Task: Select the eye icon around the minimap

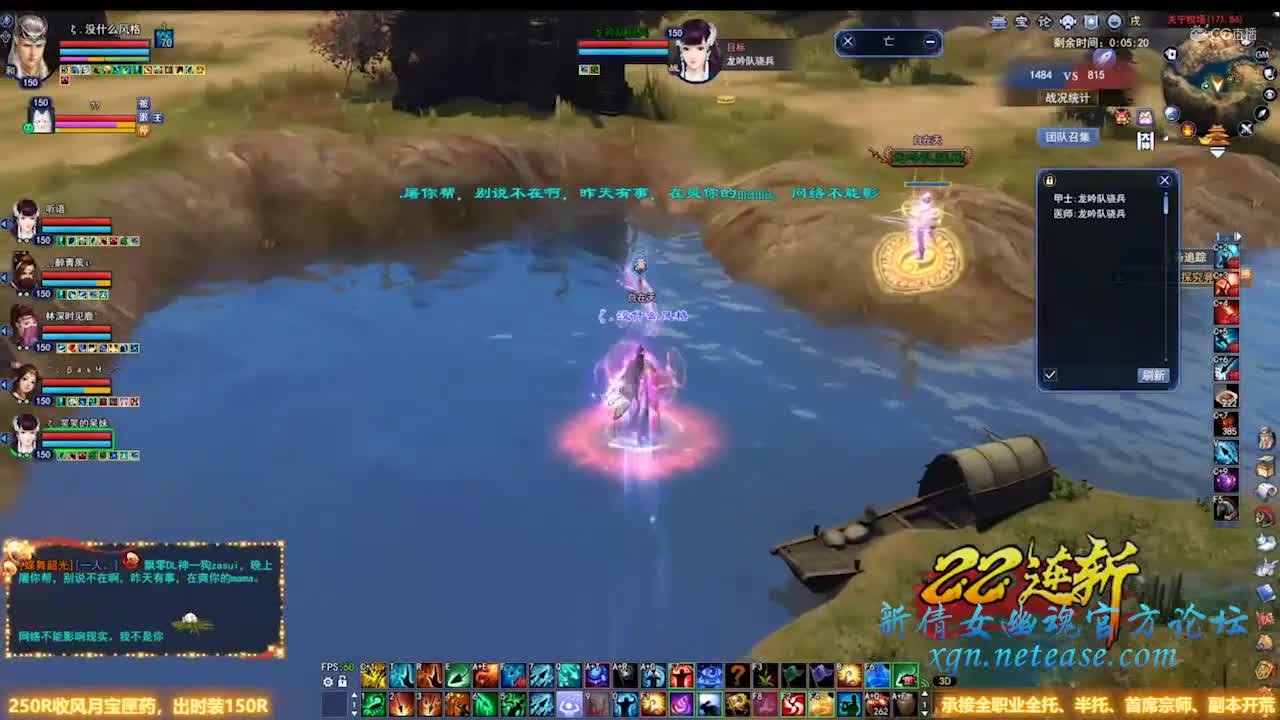Action: pos(1270,94)
